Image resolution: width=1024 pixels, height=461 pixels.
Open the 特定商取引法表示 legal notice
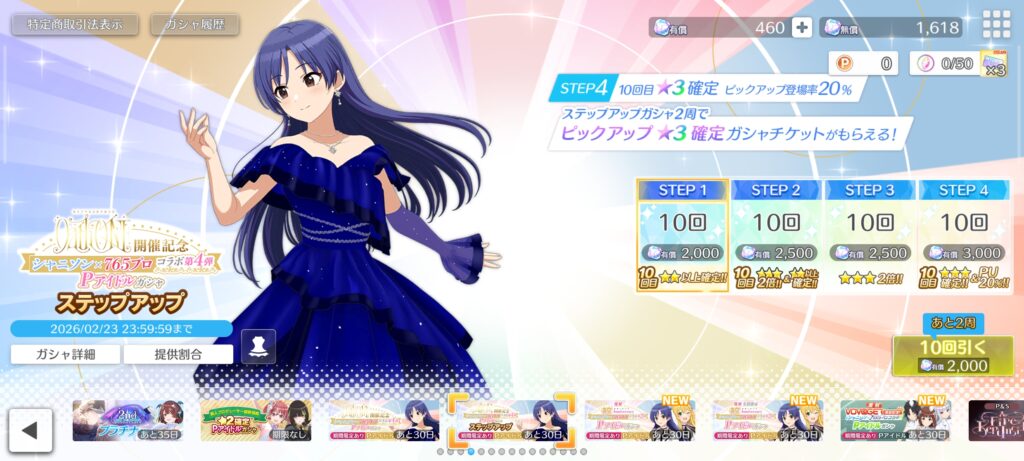point(75,25)
